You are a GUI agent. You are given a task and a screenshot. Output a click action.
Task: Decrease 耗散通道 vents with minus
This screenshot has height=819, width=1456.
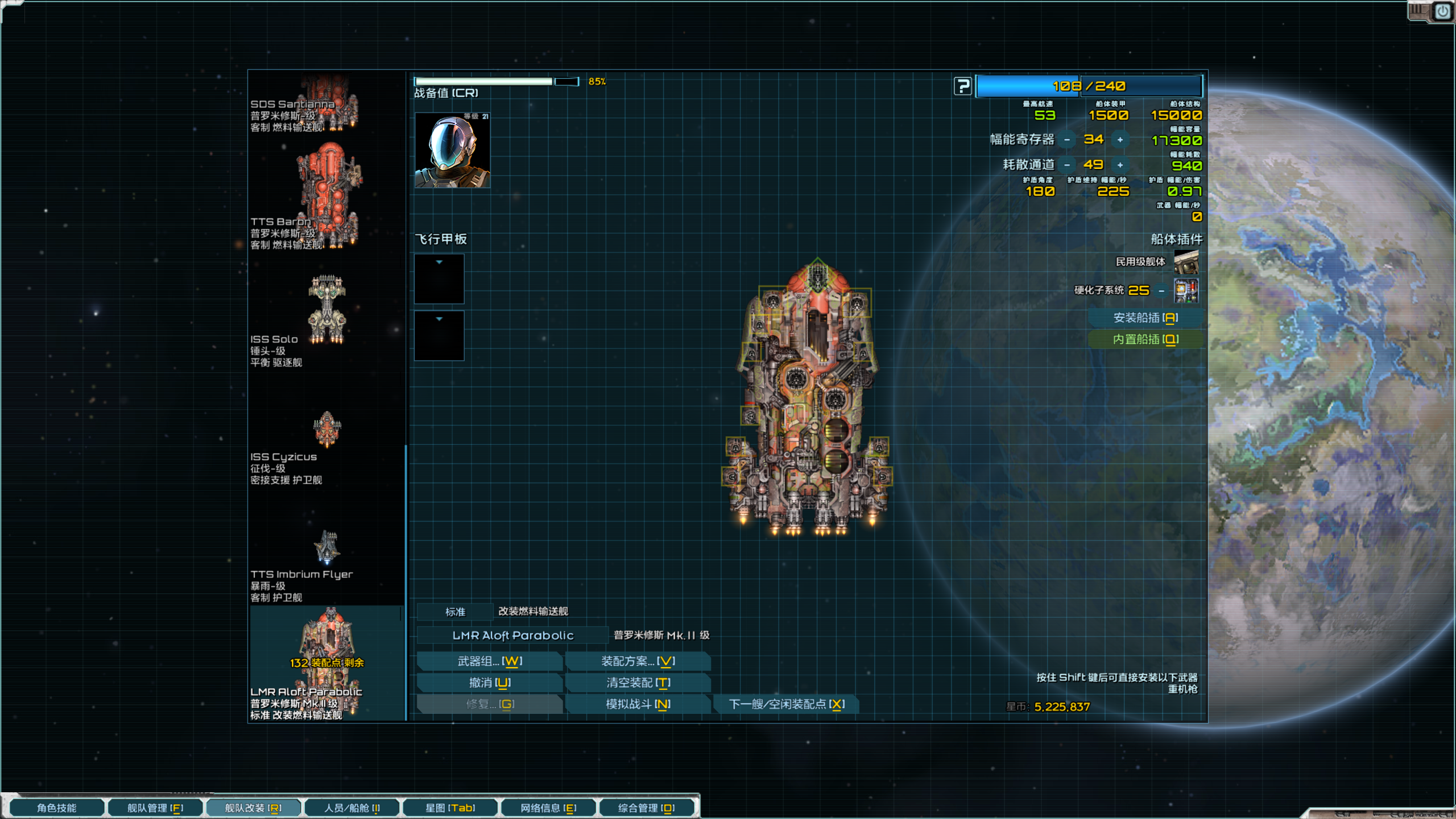[x=1067, y=165]
